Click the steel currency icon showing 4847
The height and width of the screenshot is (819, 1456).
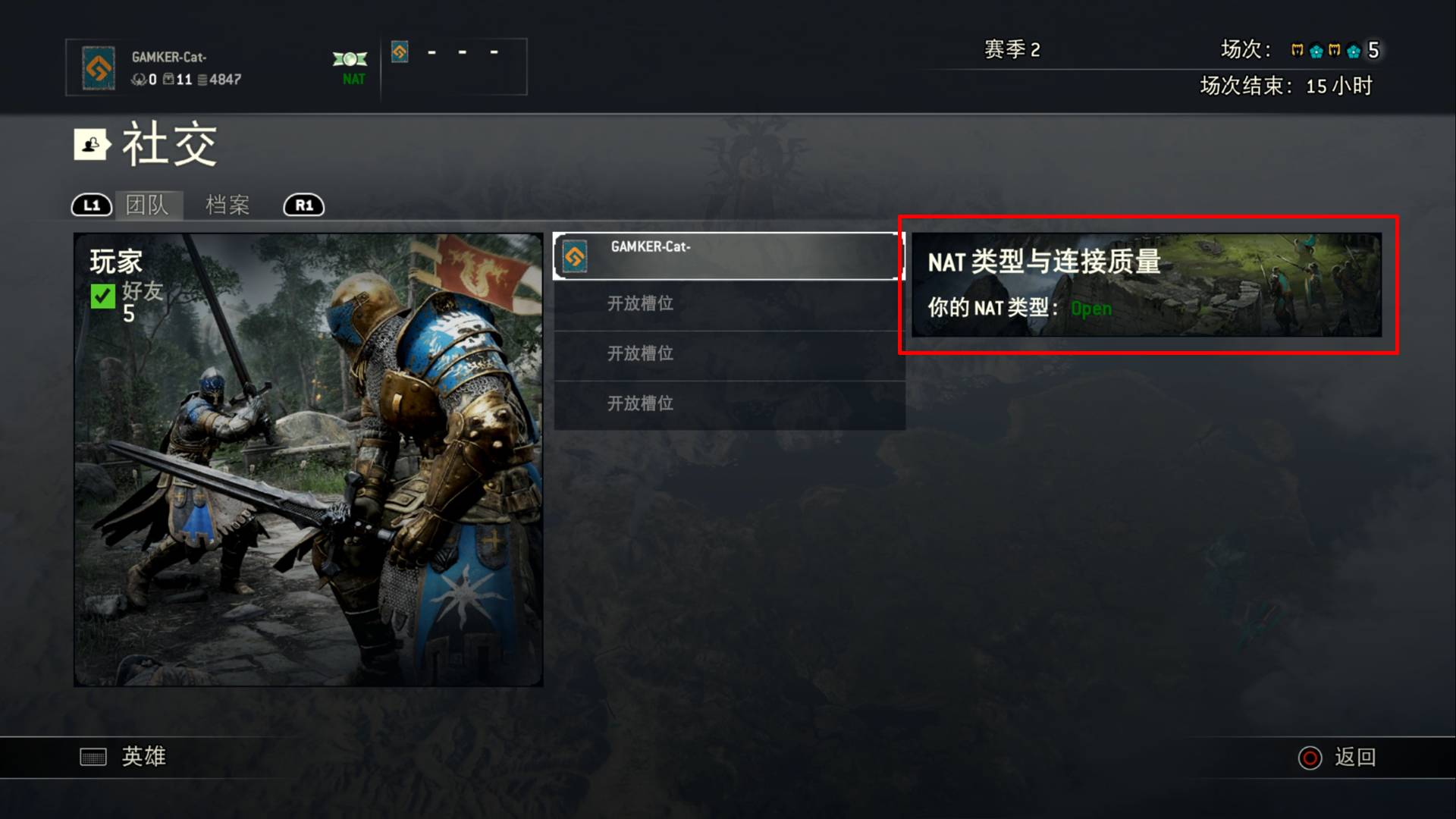[202, 80]
